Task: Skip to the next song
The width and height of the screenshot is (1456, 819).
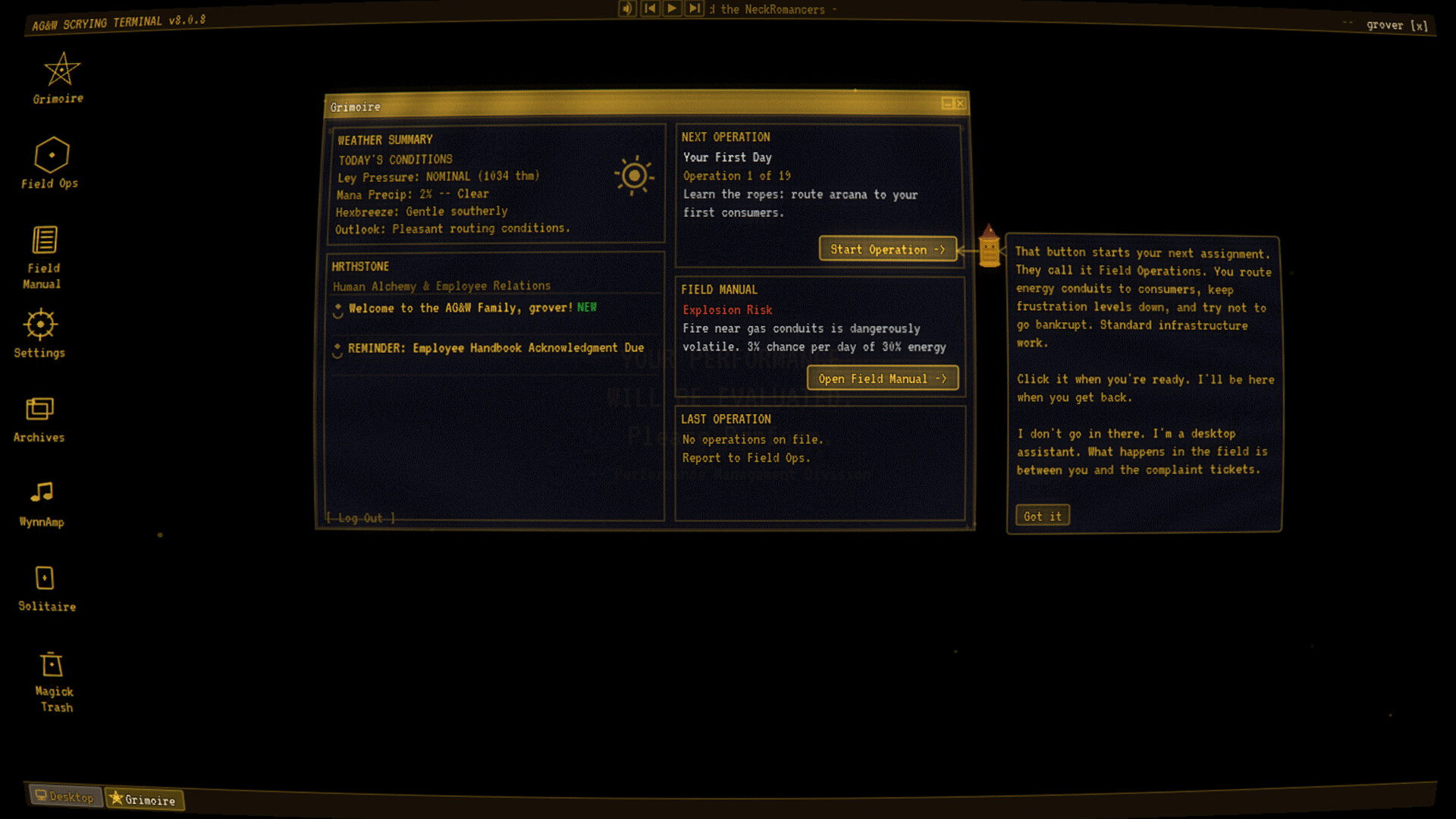Action: click(694, 8)
